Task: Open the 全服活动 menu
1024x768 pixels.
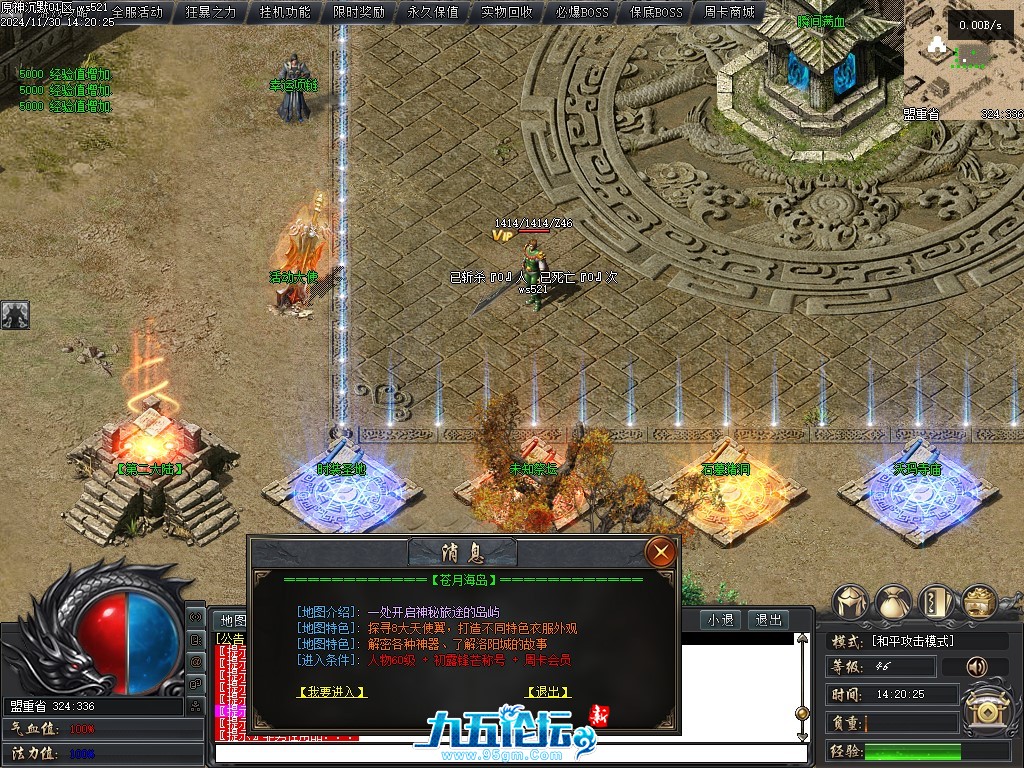Action: tap(137, 13)
